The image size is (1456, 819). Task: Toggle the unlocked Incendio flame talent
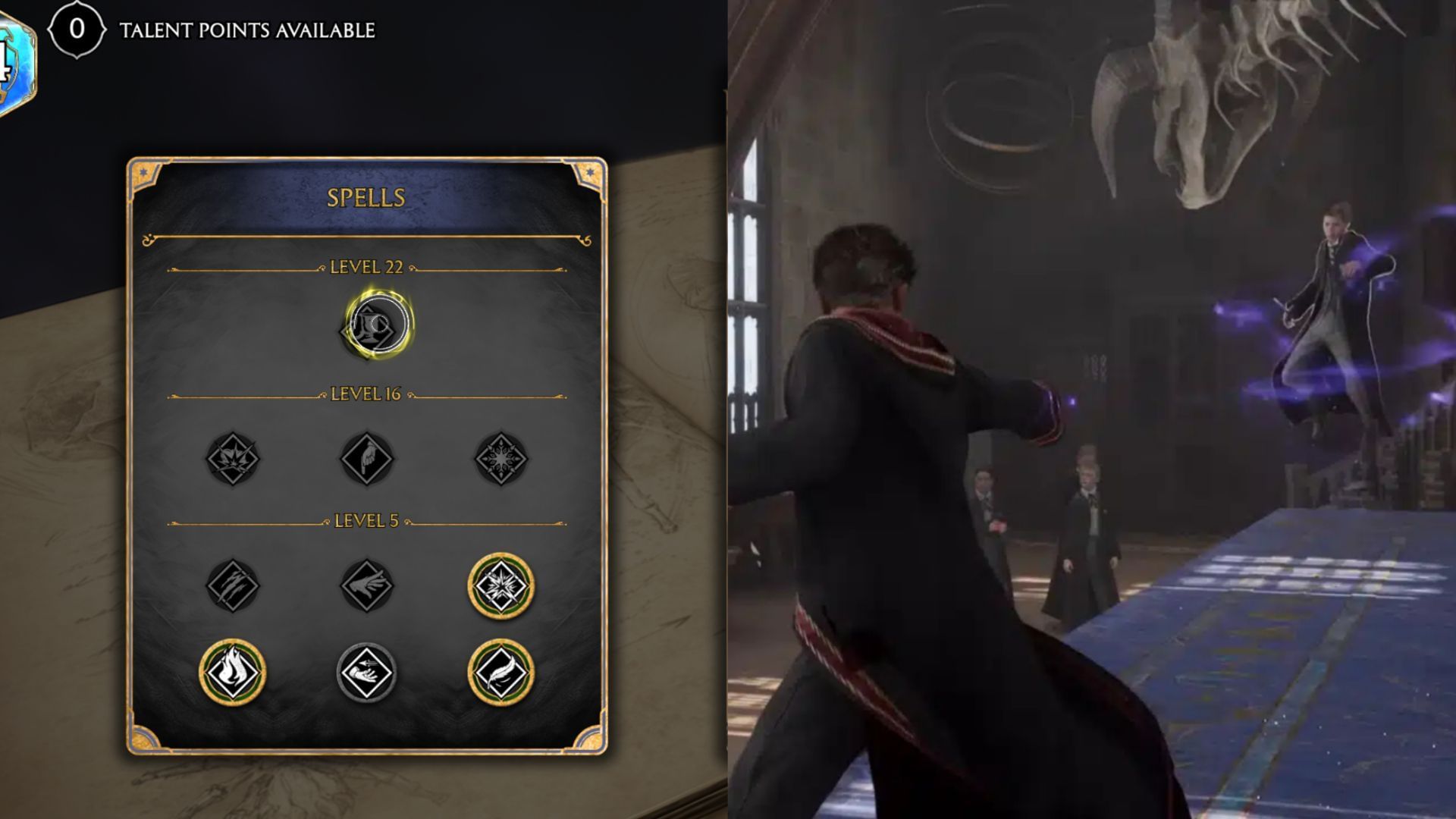click(233, 672)
